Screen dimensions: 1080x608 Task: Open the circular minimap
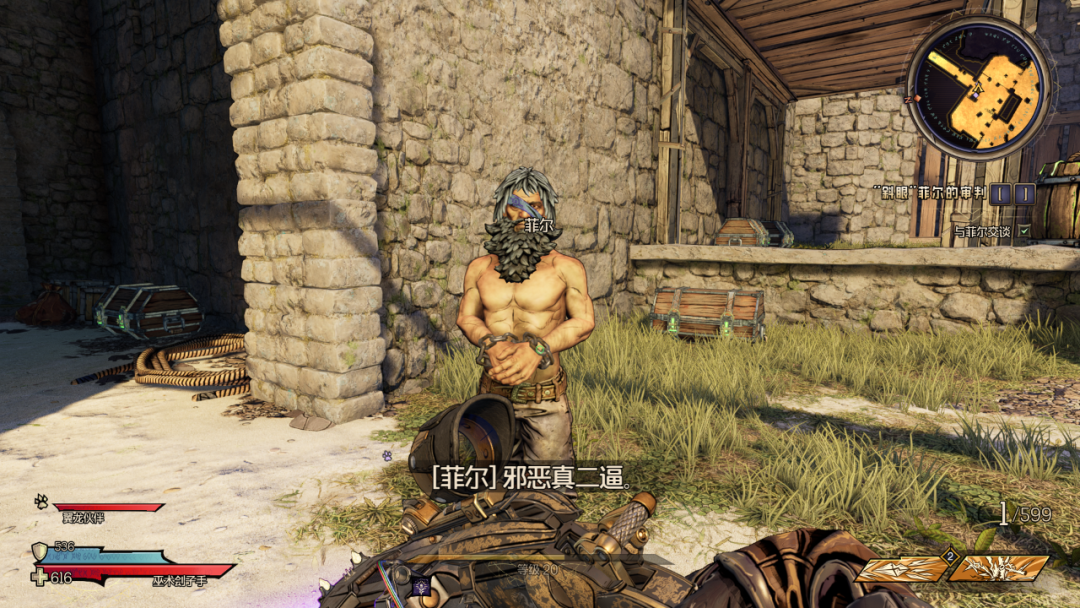pyautogui.click(x=979, y=87)
